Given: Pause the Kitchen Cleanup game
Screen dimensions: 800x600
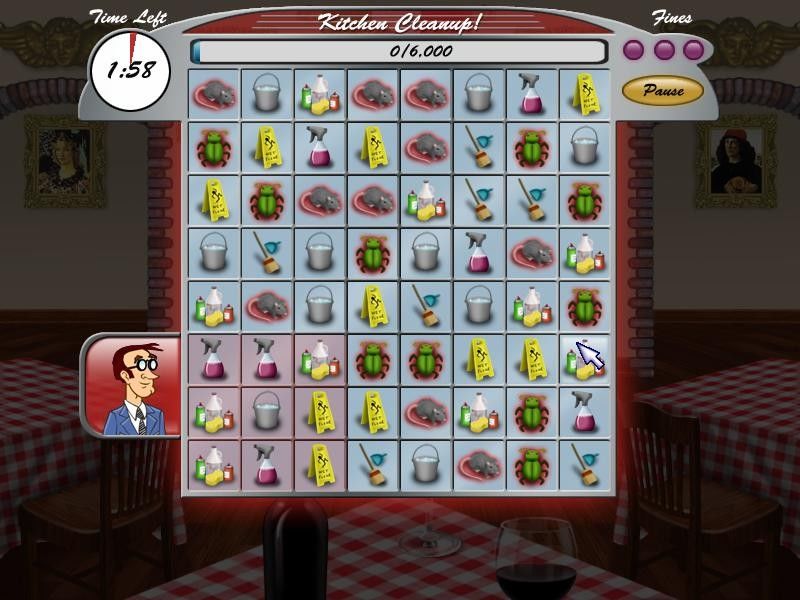Looking at the screenshot, I should [x=663, y=91].
